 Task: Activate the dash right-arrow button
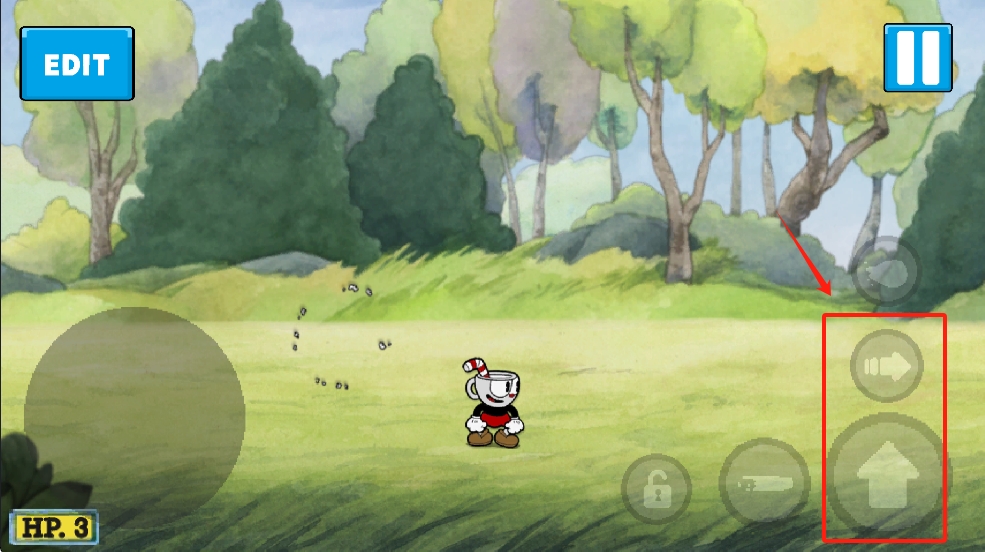tap(886, 367)
